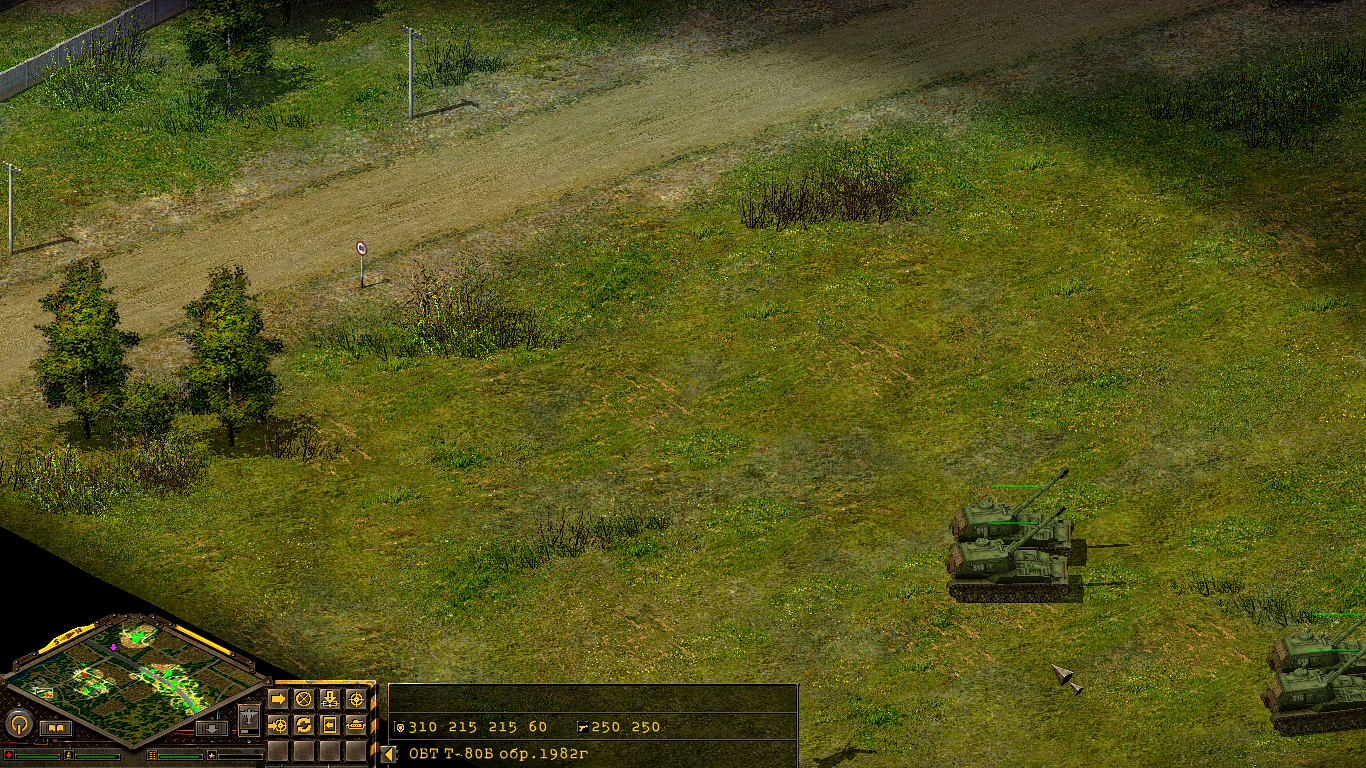Viewport: 1366px width, 768px height.
Task: Click the book journal icon beside the minimap
Action: 56,727
